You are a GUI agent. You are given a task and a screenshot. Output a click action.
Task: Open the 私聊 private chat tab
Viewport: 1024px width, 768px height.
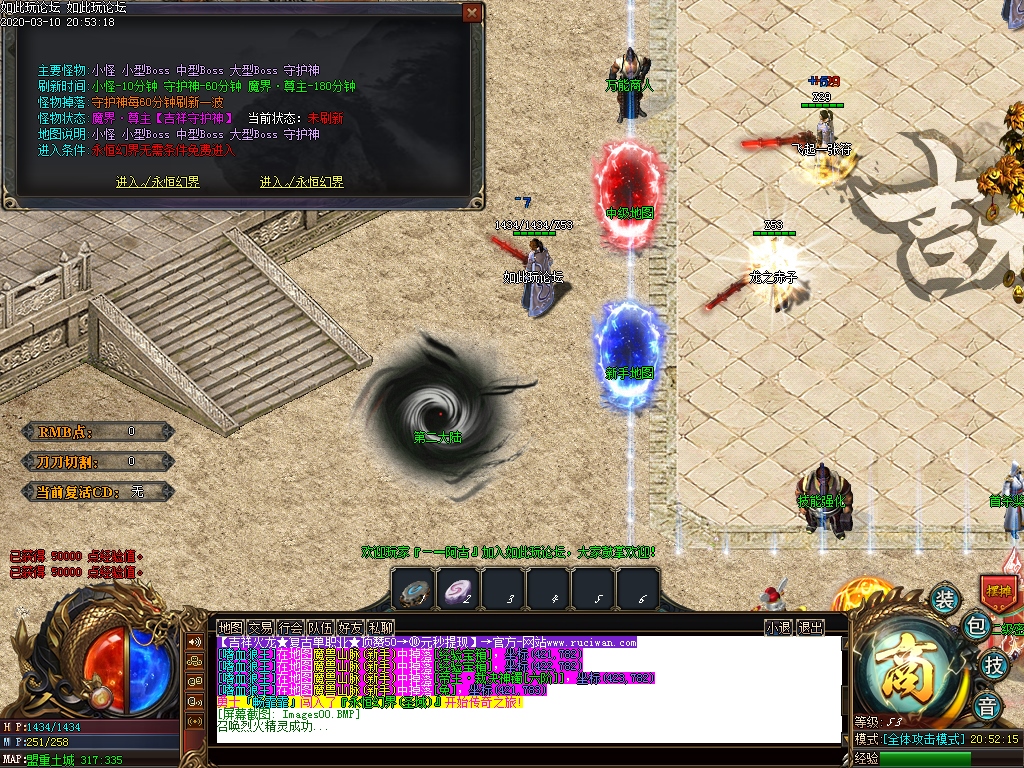(380, 627)
